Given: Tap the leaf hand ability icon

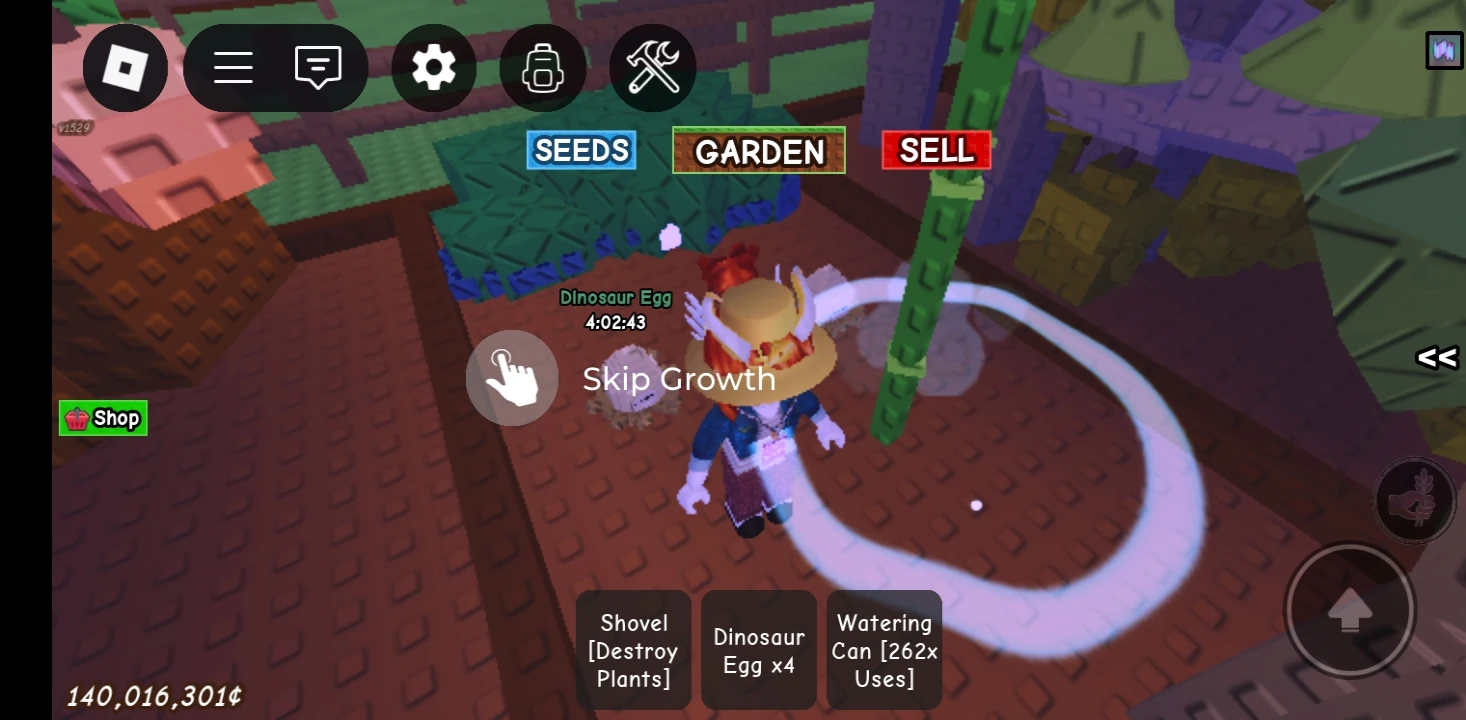Looking at the screenshot, I should [1414, 500].
